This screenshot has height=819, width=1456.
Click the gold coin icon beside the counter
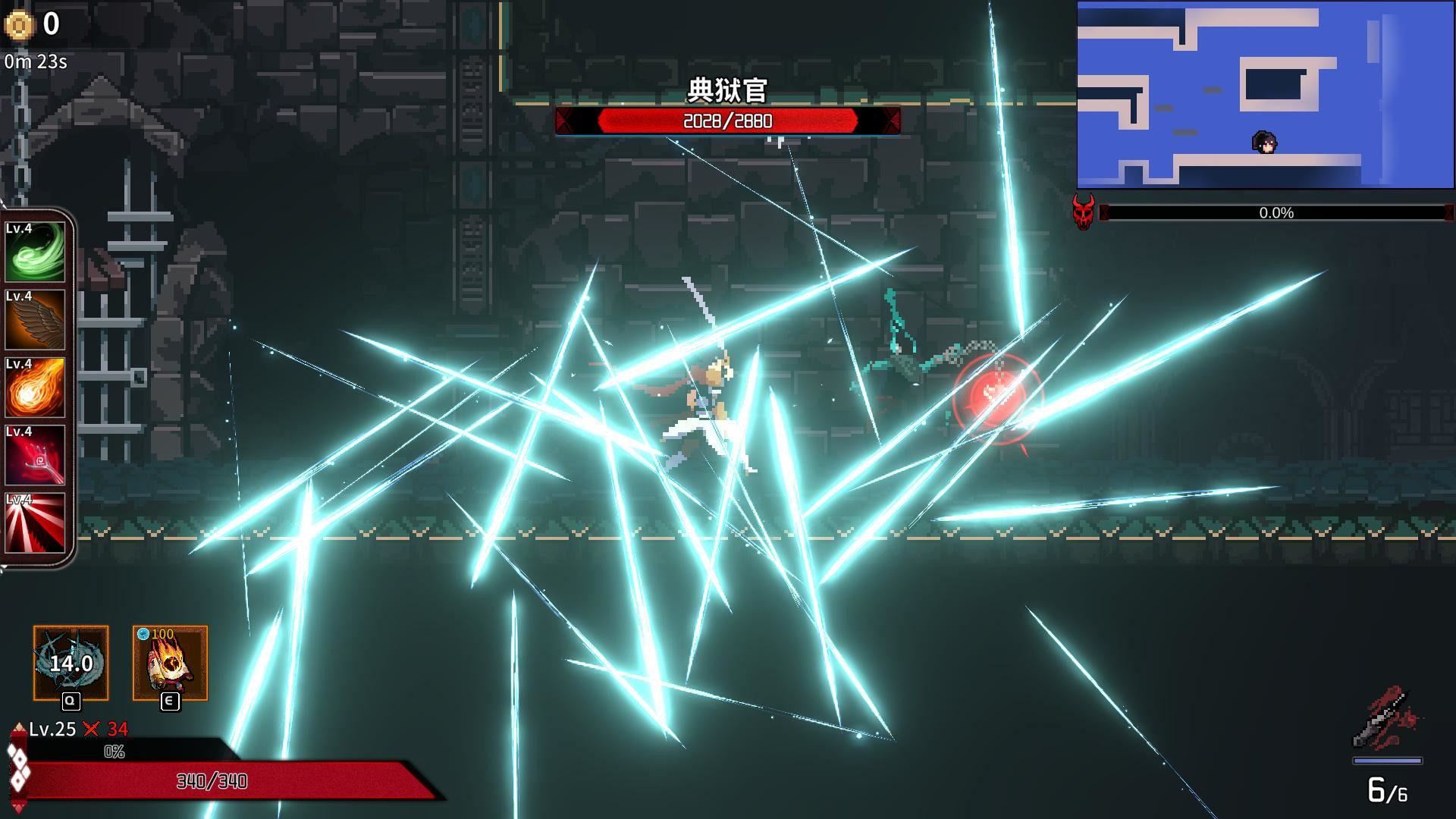coord(19,25)
